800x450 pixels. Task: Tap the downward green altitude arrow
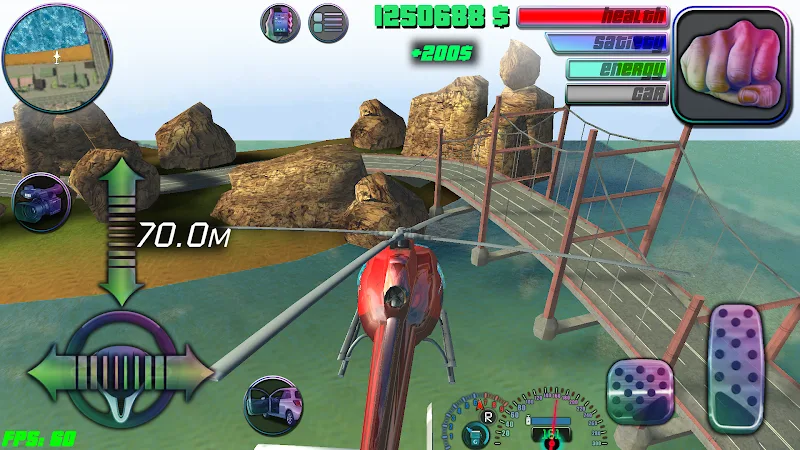(120, 284)
